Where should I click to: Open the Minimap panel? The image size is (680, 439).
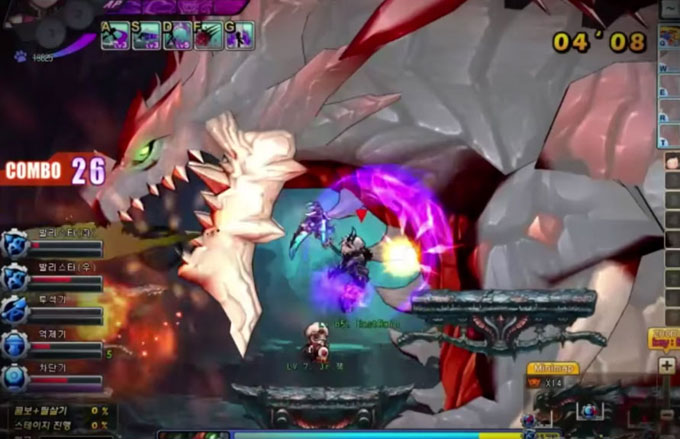point(553,368)
